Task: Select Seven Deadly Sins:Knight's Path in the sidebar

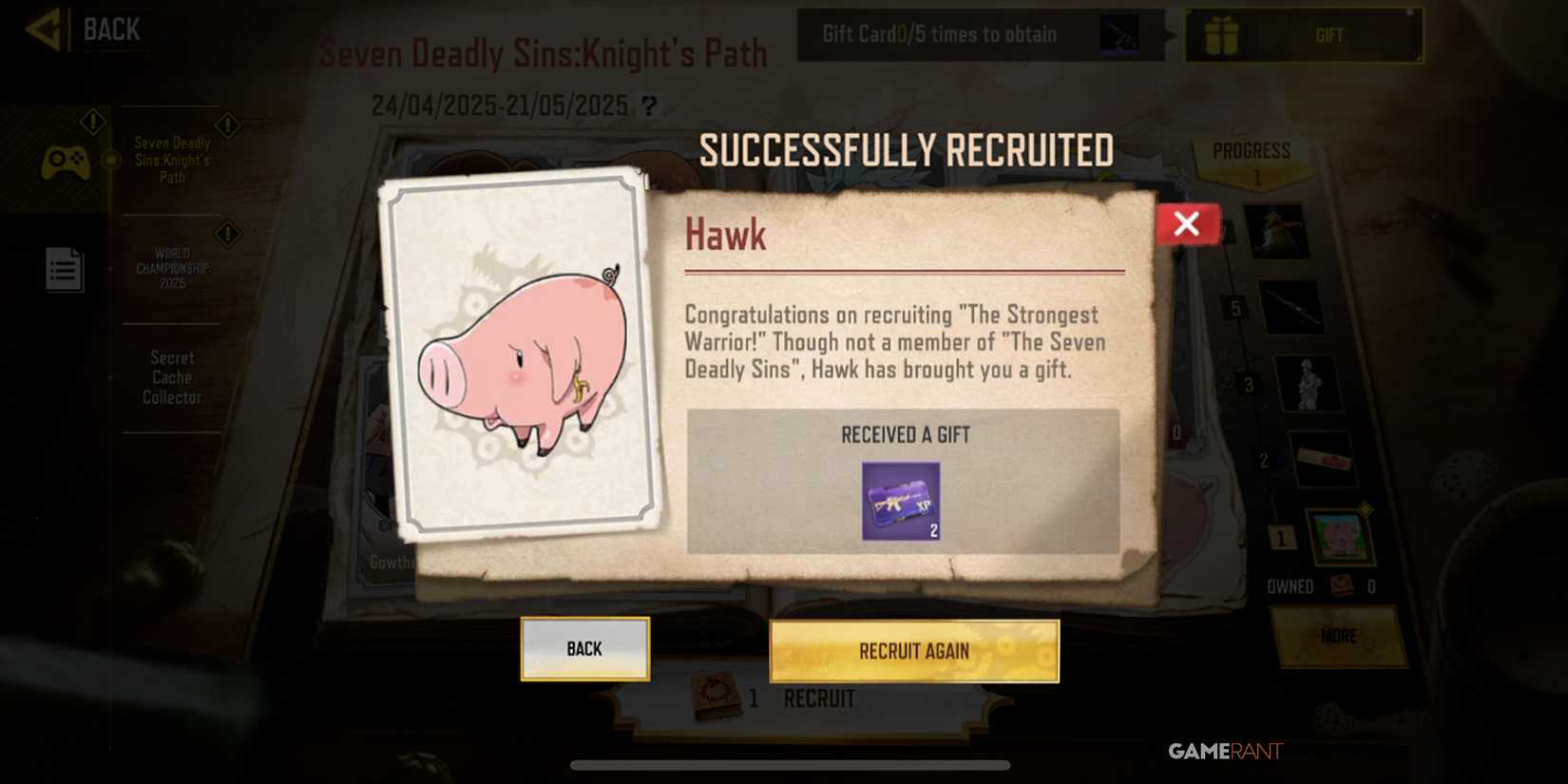Action: tap(171, 159)
